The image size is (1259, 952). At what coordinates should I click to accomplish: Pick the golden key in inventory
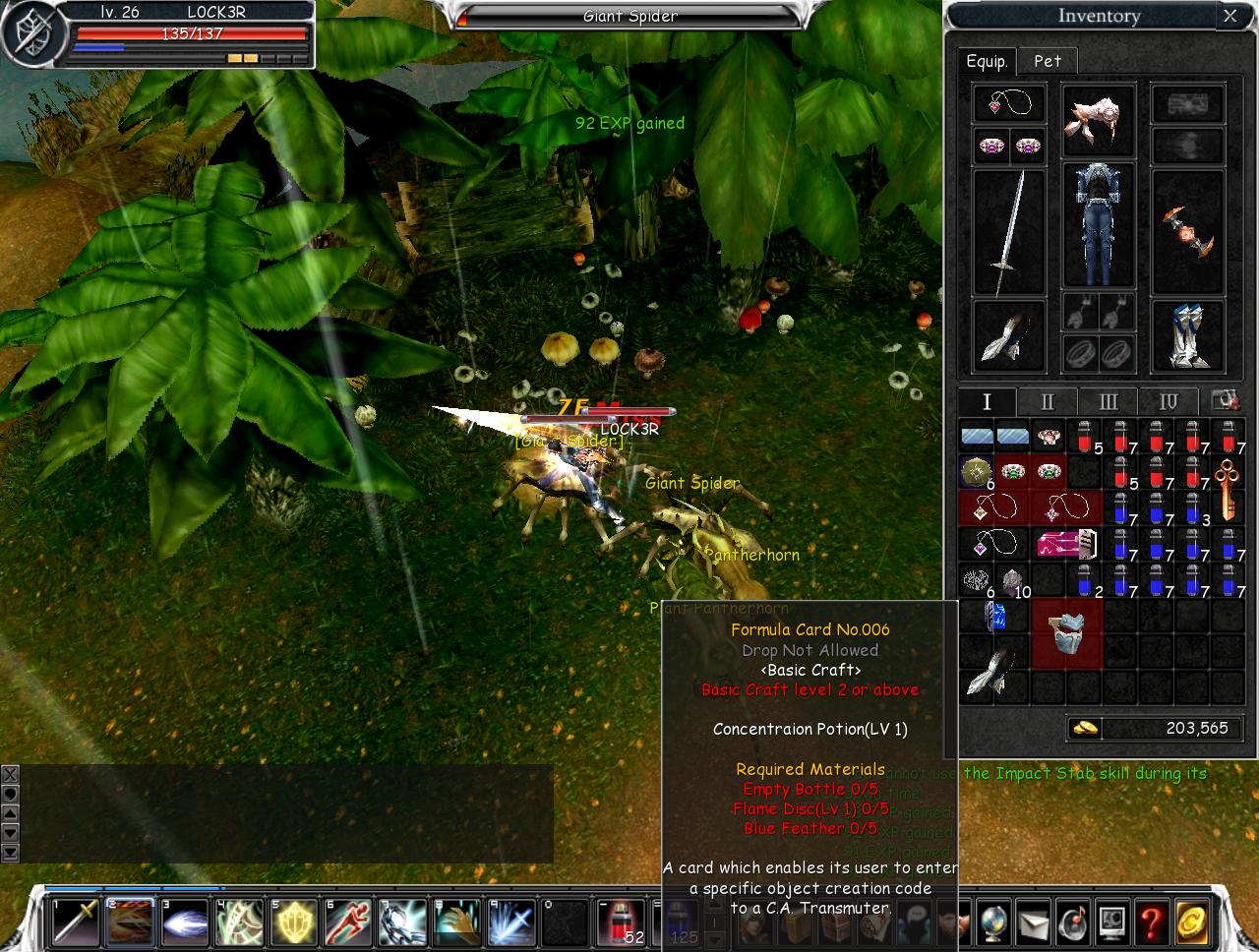click(x=1227, y=489)
